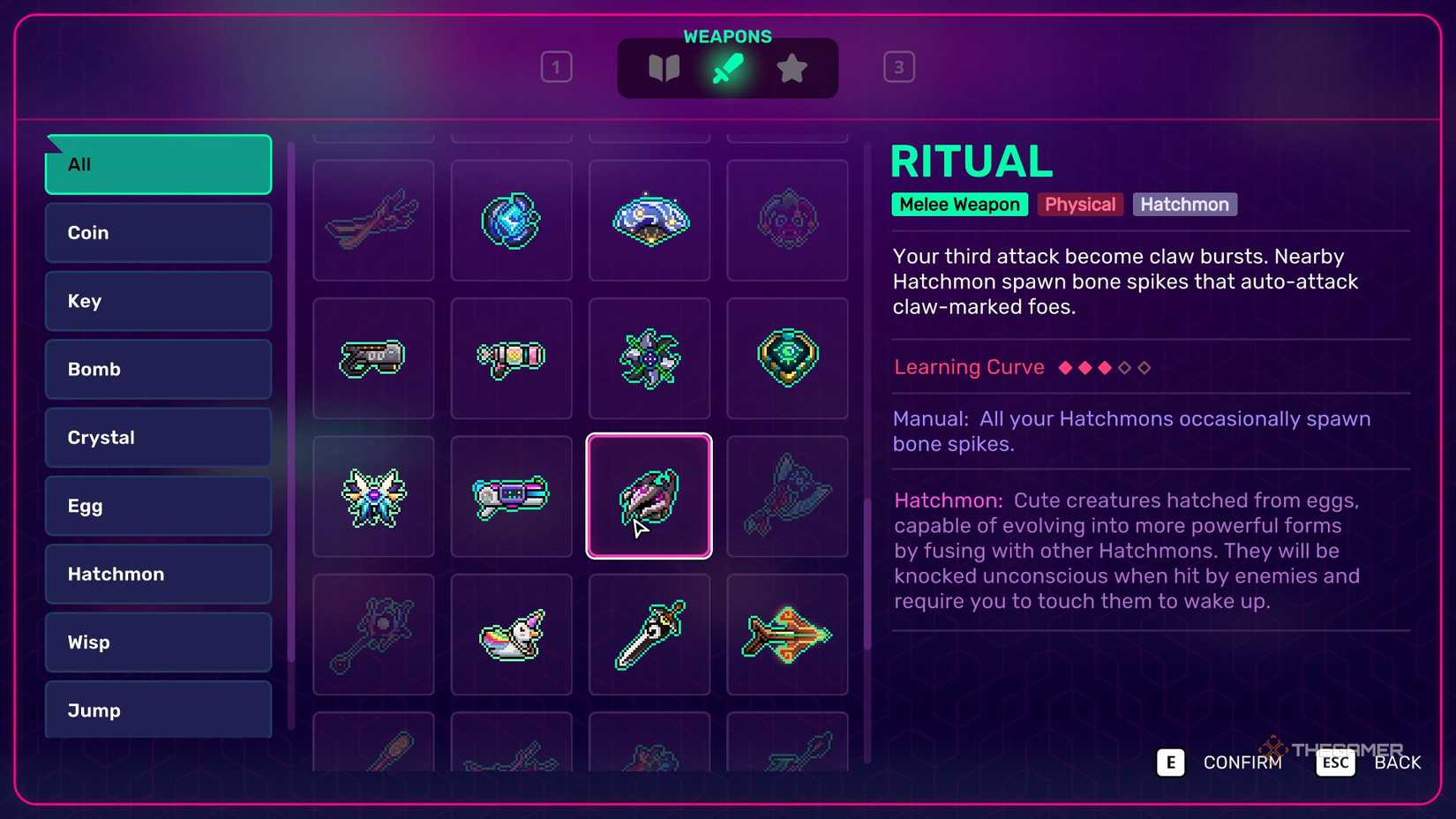Select the blue crystal amulet weapon icon
The image size is (1456, 819).
point(511,220)
